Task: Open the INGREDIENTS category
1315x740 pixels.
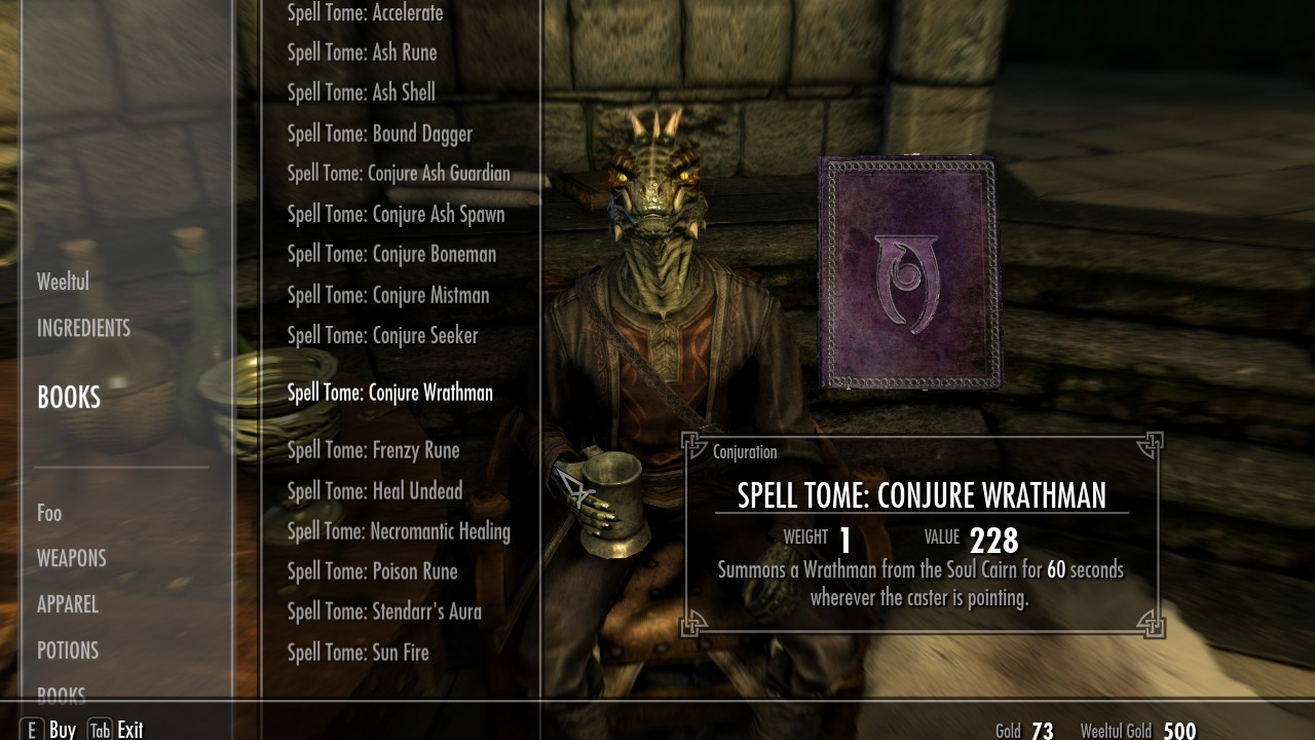Action: [x=83, y=328]
